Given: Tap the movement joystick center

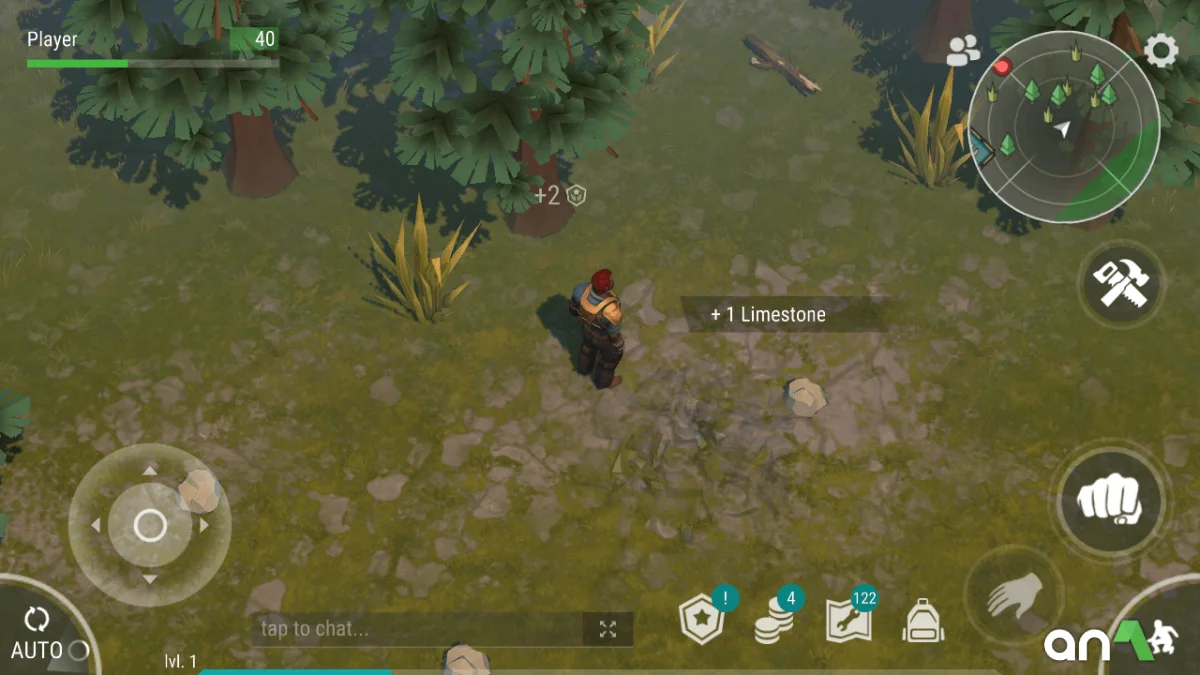Looking at the screenshot, I should [150, 525].
